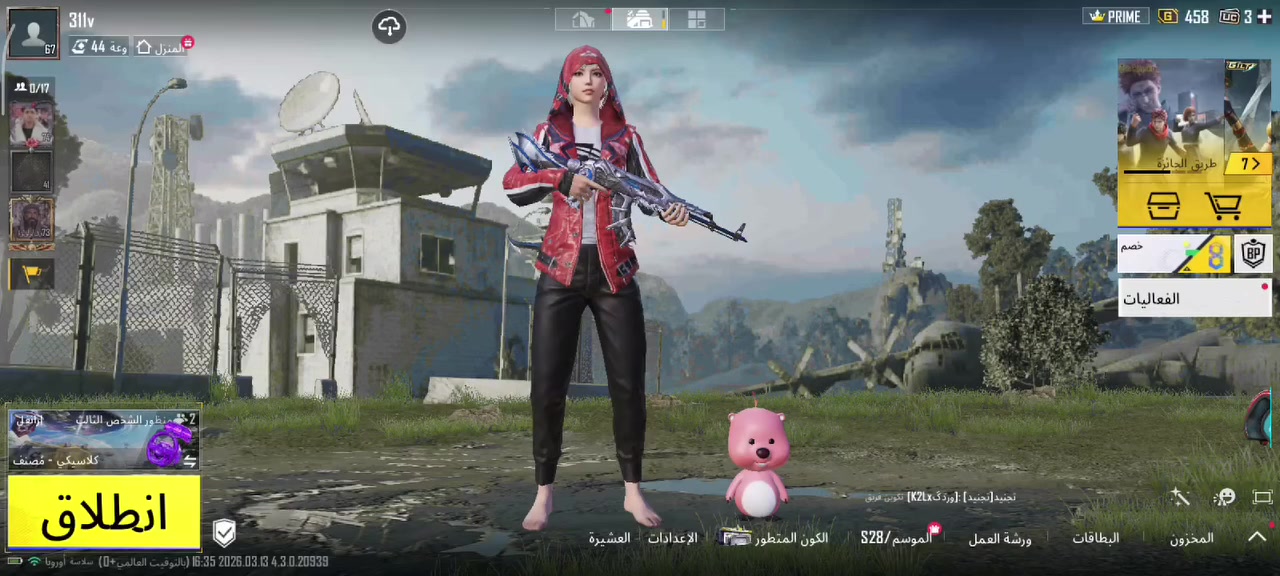The image size is (1280, 576).
Task: Open the الموسم S28 season menu
Action: pos(896,538)
